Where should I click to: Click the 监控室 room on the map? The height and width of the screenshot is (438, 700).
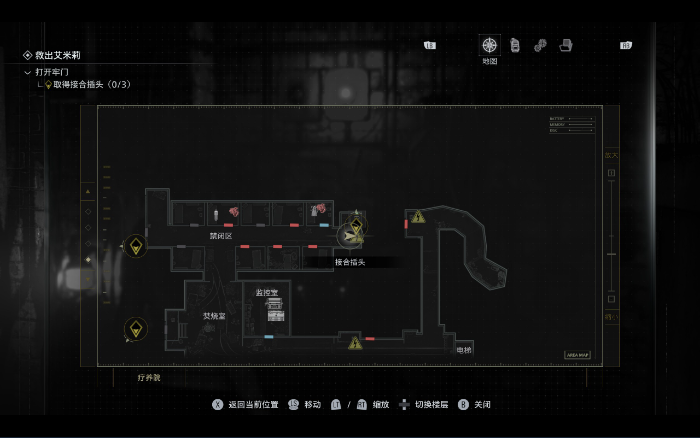[x=268, y=304]
